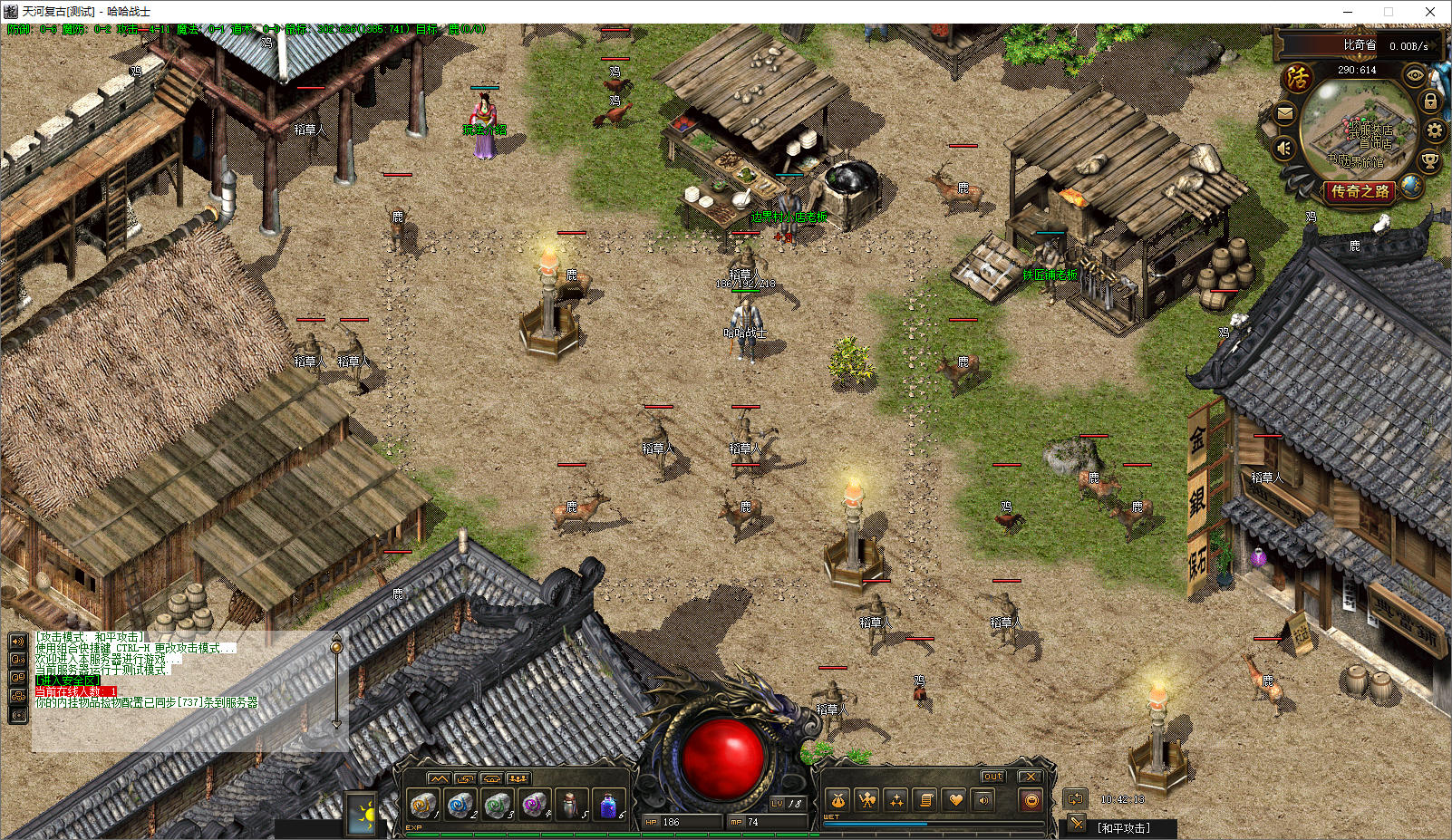Open the mail envelope icon
Viewport: 1452px width, 840px height.
(1284, 113)
